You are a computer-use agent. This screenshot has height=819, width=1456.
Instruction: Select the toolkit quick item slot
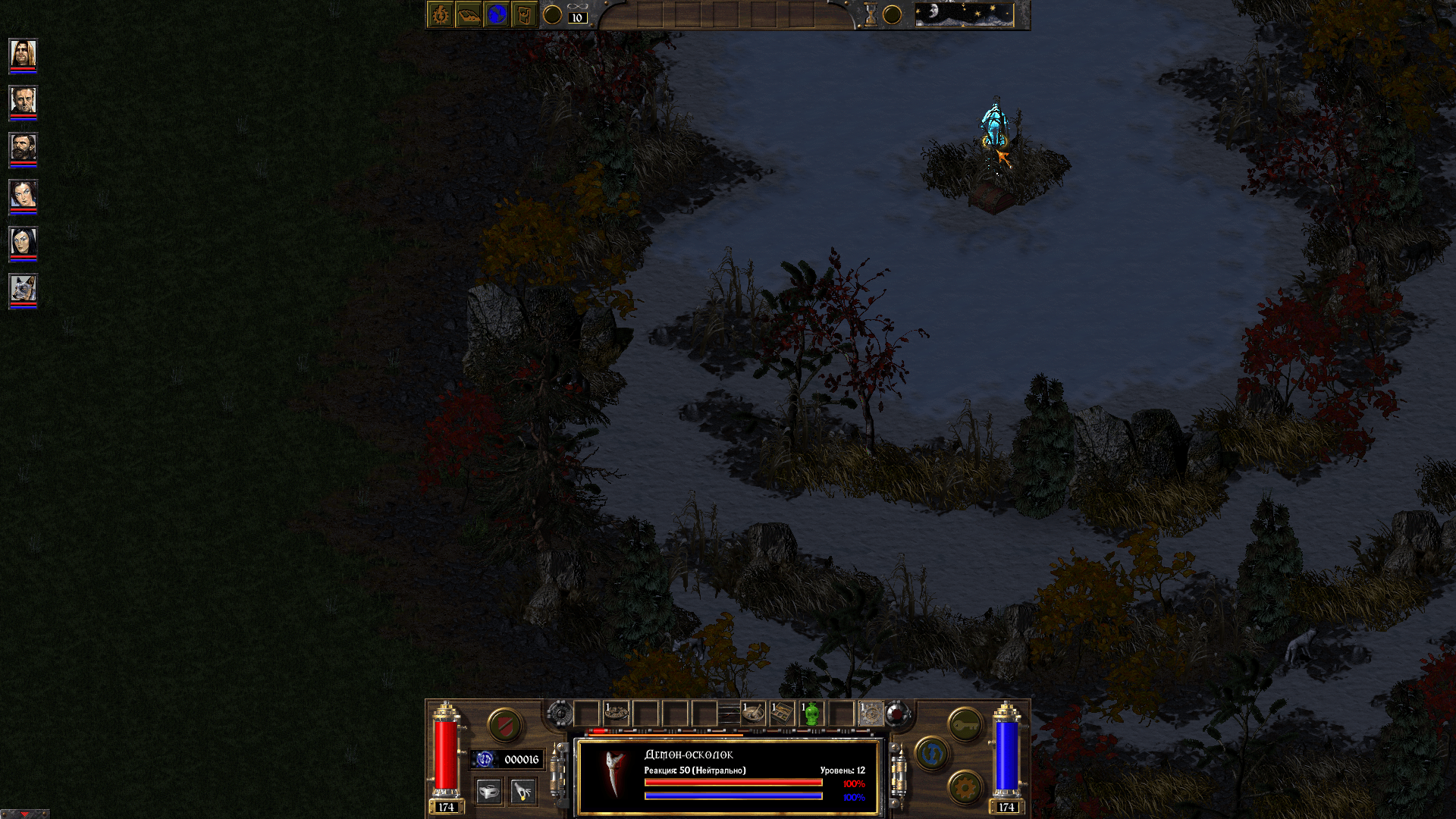point(782,712)
